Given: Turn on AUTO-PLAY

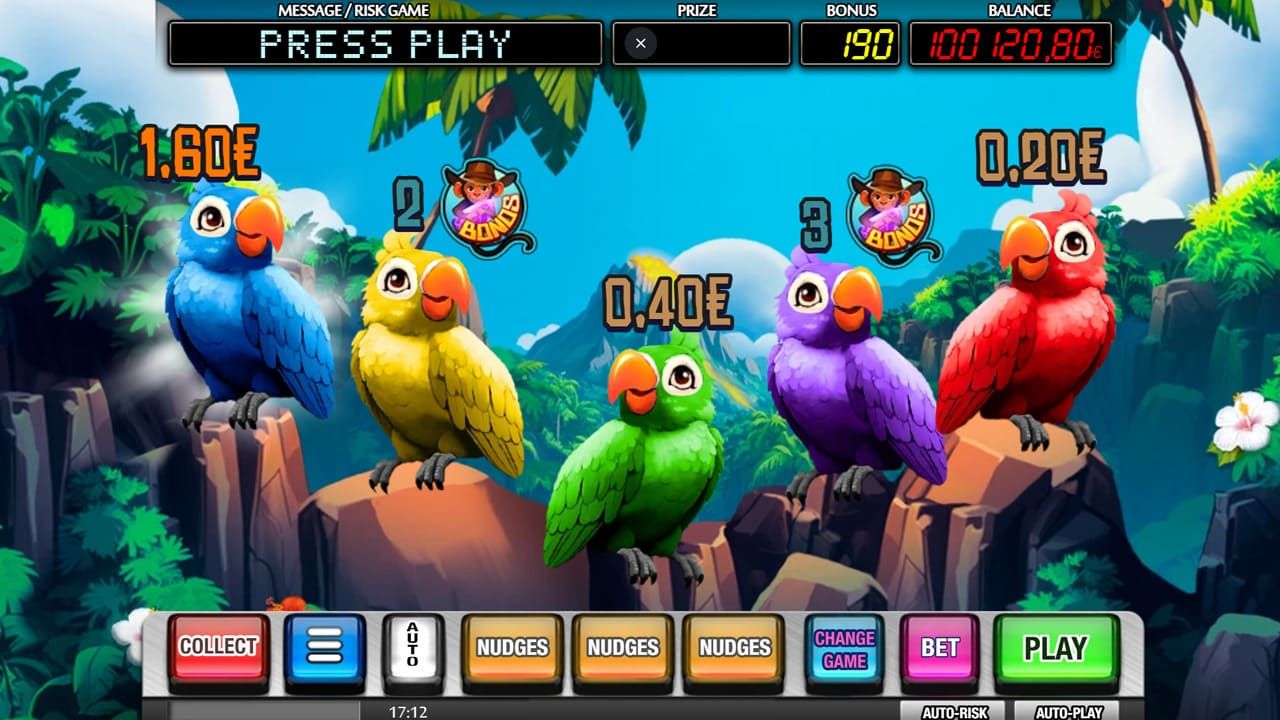Looking at the screenshot, I should click(x=1068, y=712).
